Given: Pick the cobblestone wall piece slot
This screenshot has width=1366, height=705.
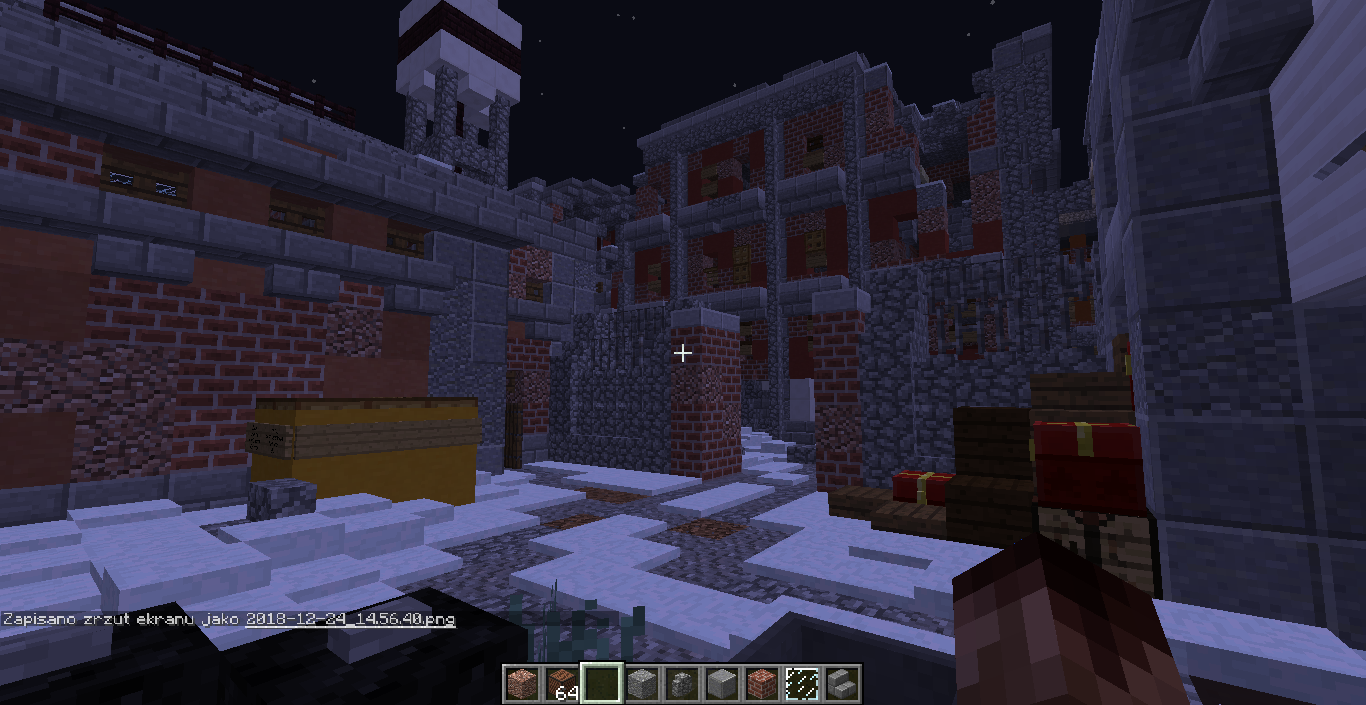Looking at the screenshot, I should pyautogui.click(x=681, y=683).
